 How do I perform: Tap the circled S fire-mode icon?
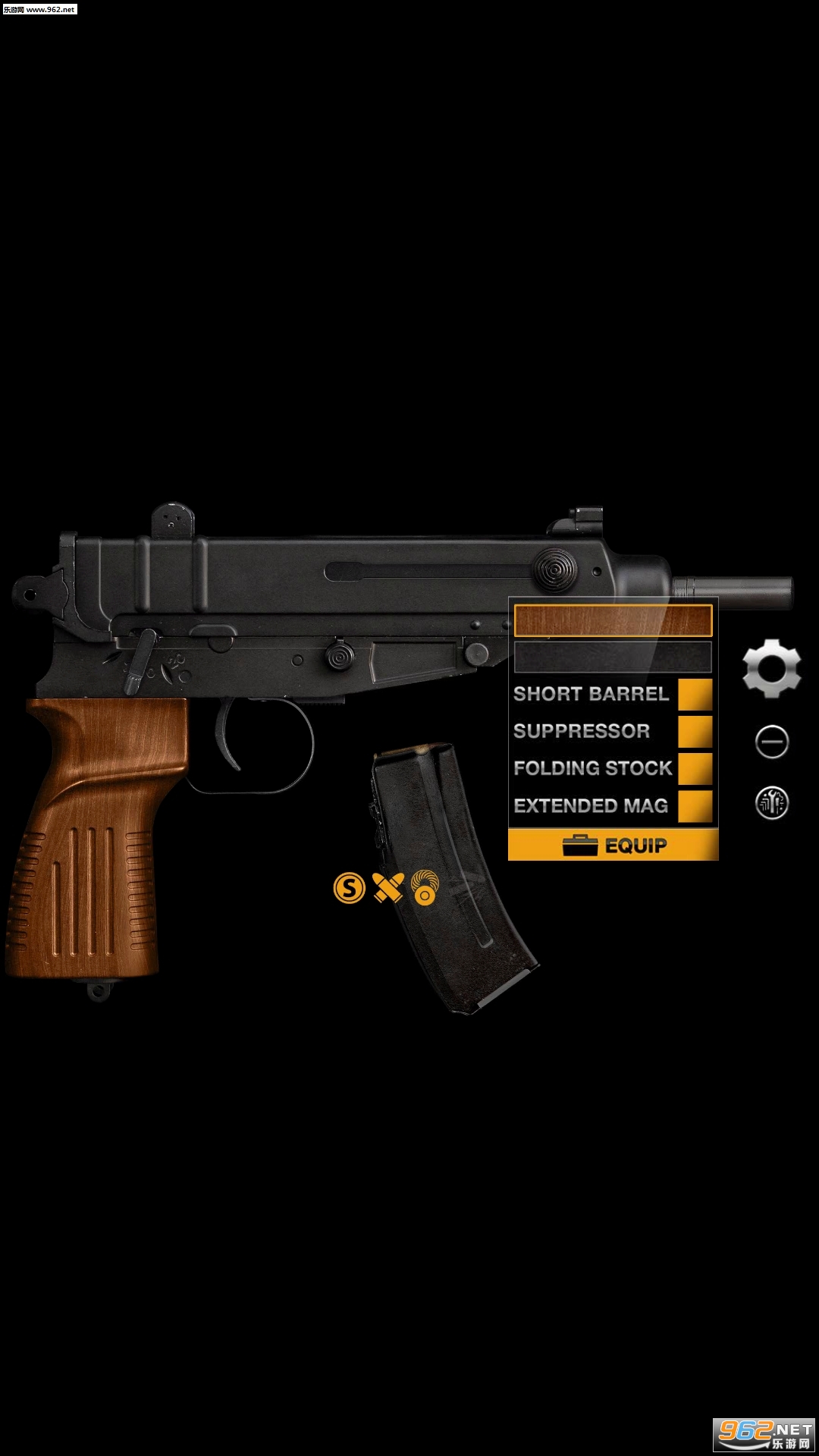click(350, 888)
